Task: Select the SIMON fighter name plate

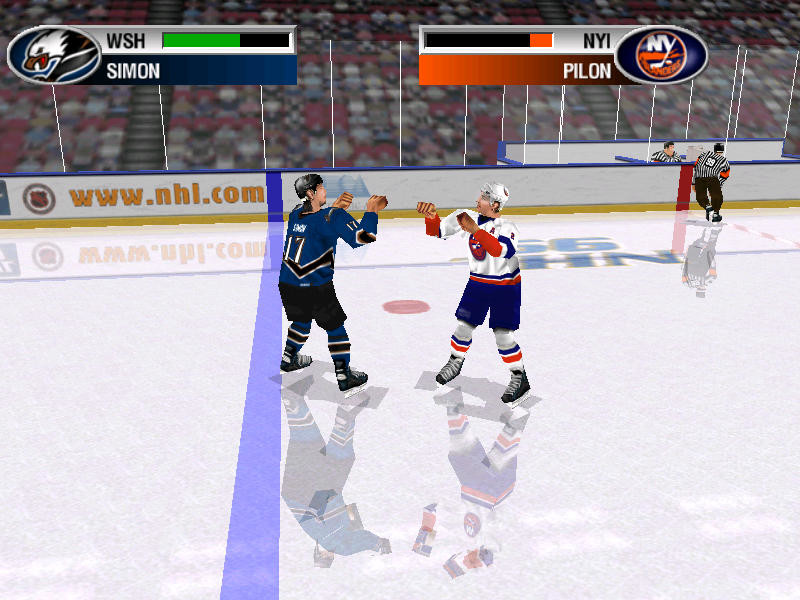Action: point(198,71)
